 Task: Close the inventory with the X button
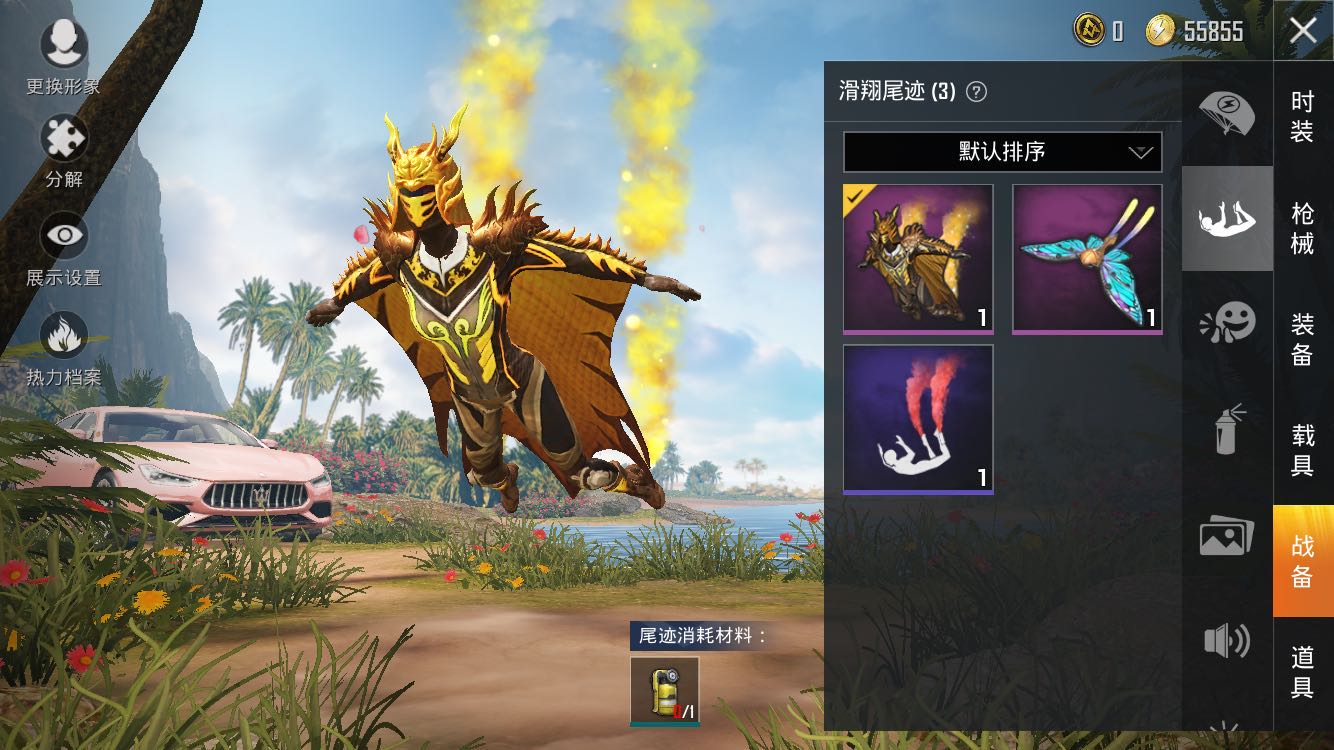(1303, 31)
